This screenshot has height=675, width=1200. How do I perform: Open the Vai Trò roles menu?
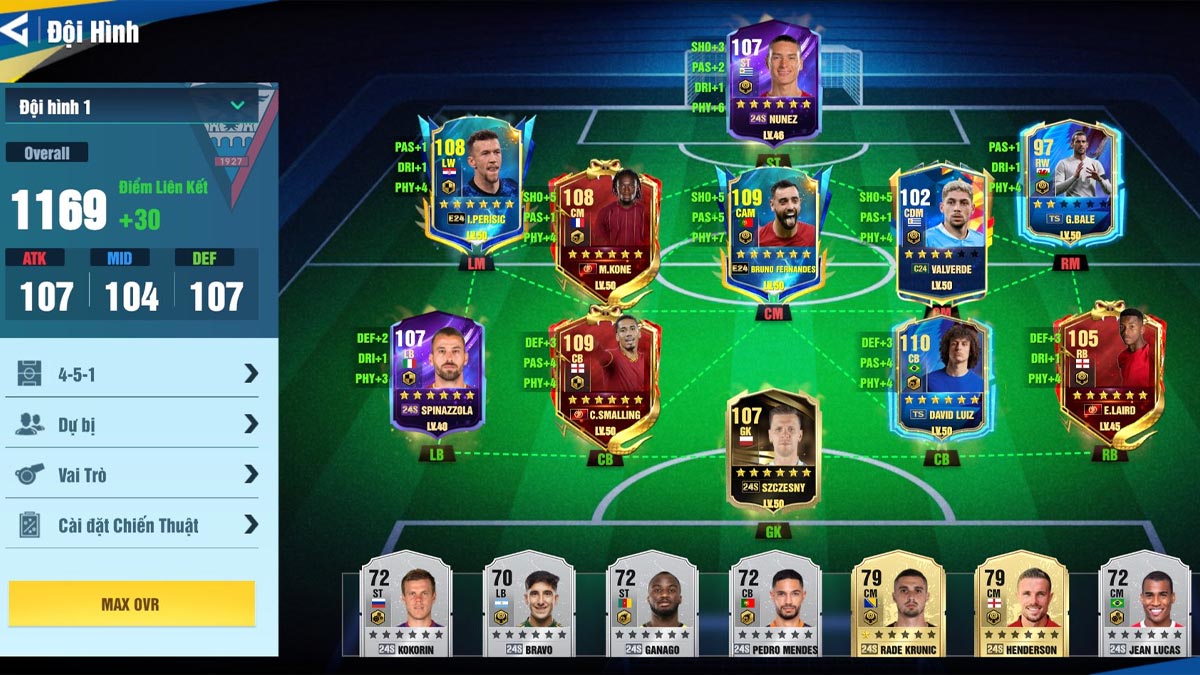(x=137, y=474)
